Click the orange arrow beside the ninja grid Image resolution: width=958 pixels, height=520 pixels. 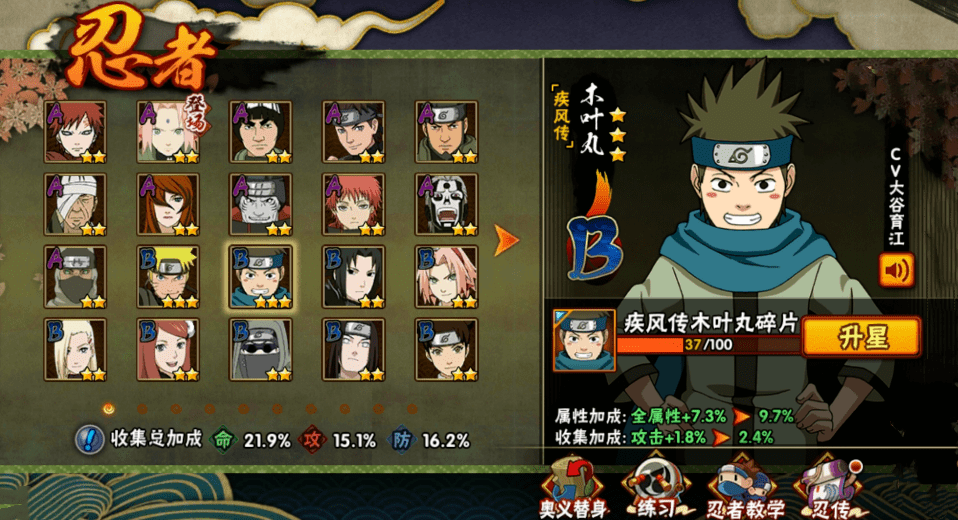507,240
